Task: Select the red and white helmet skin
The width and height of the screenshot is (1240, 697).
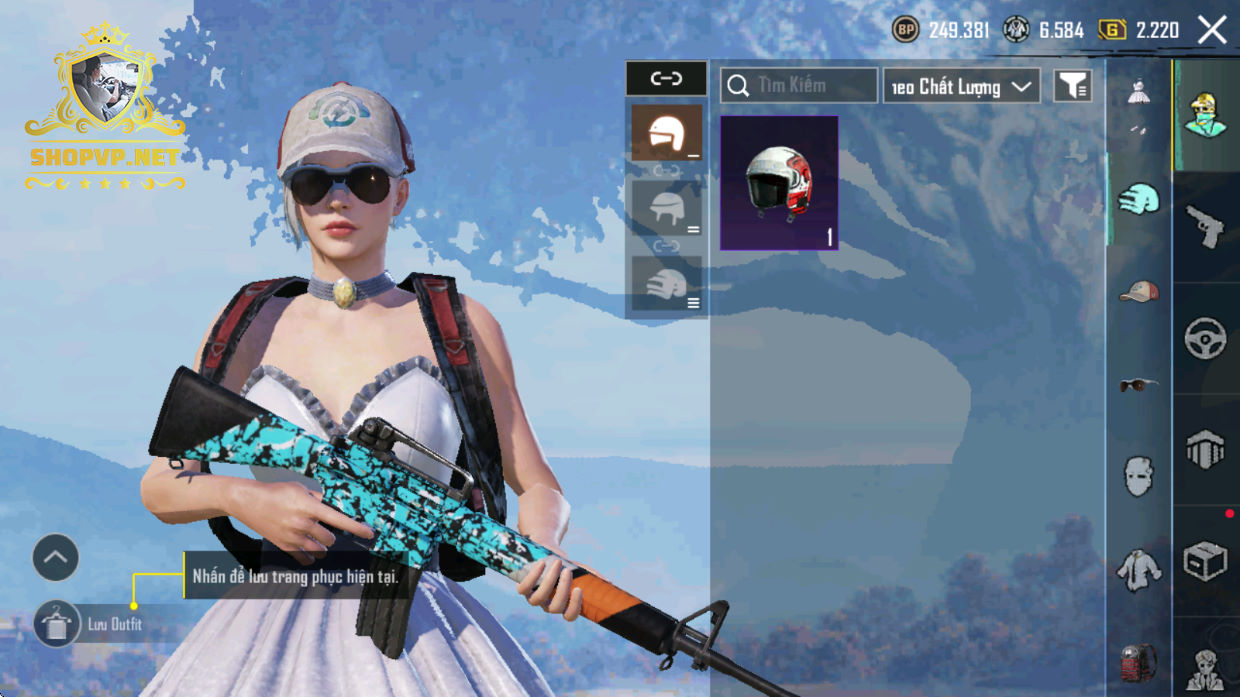Action: click(x=779, y=183)
